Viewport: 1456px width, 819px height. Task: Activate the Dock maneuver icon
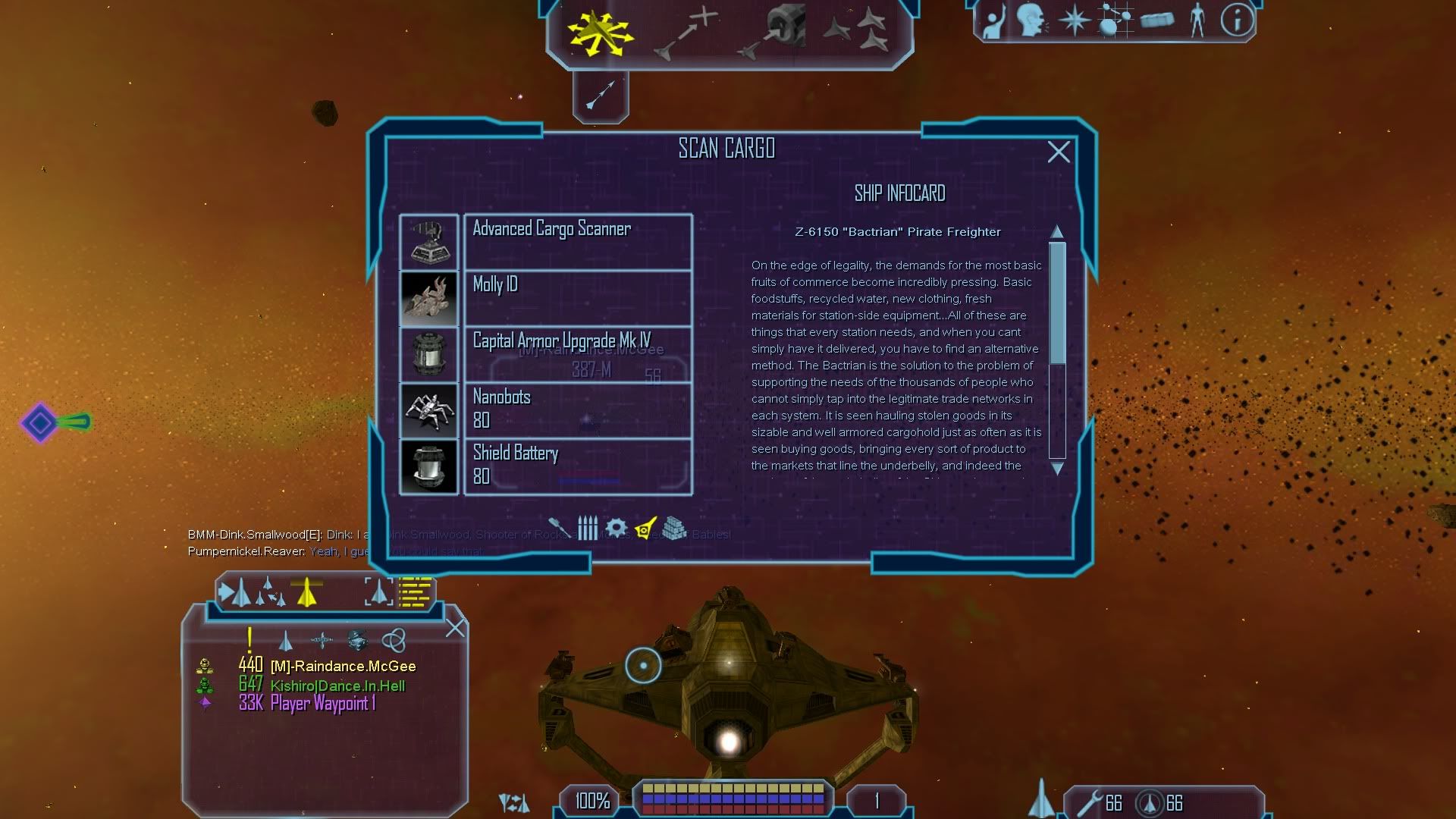point(773,32)
